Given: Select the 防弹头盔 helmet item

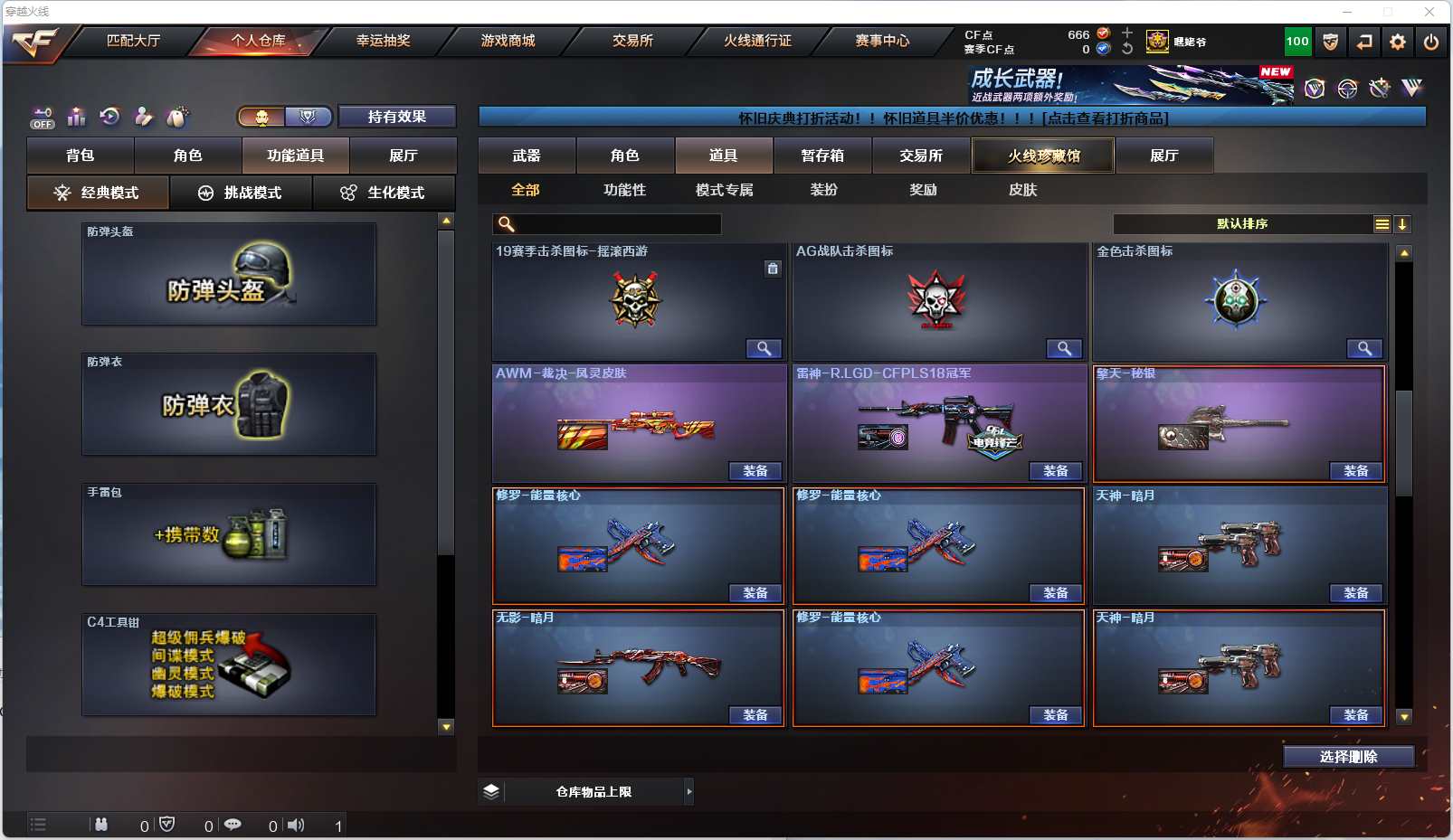Looking at the screenshot, I should 229,274.
